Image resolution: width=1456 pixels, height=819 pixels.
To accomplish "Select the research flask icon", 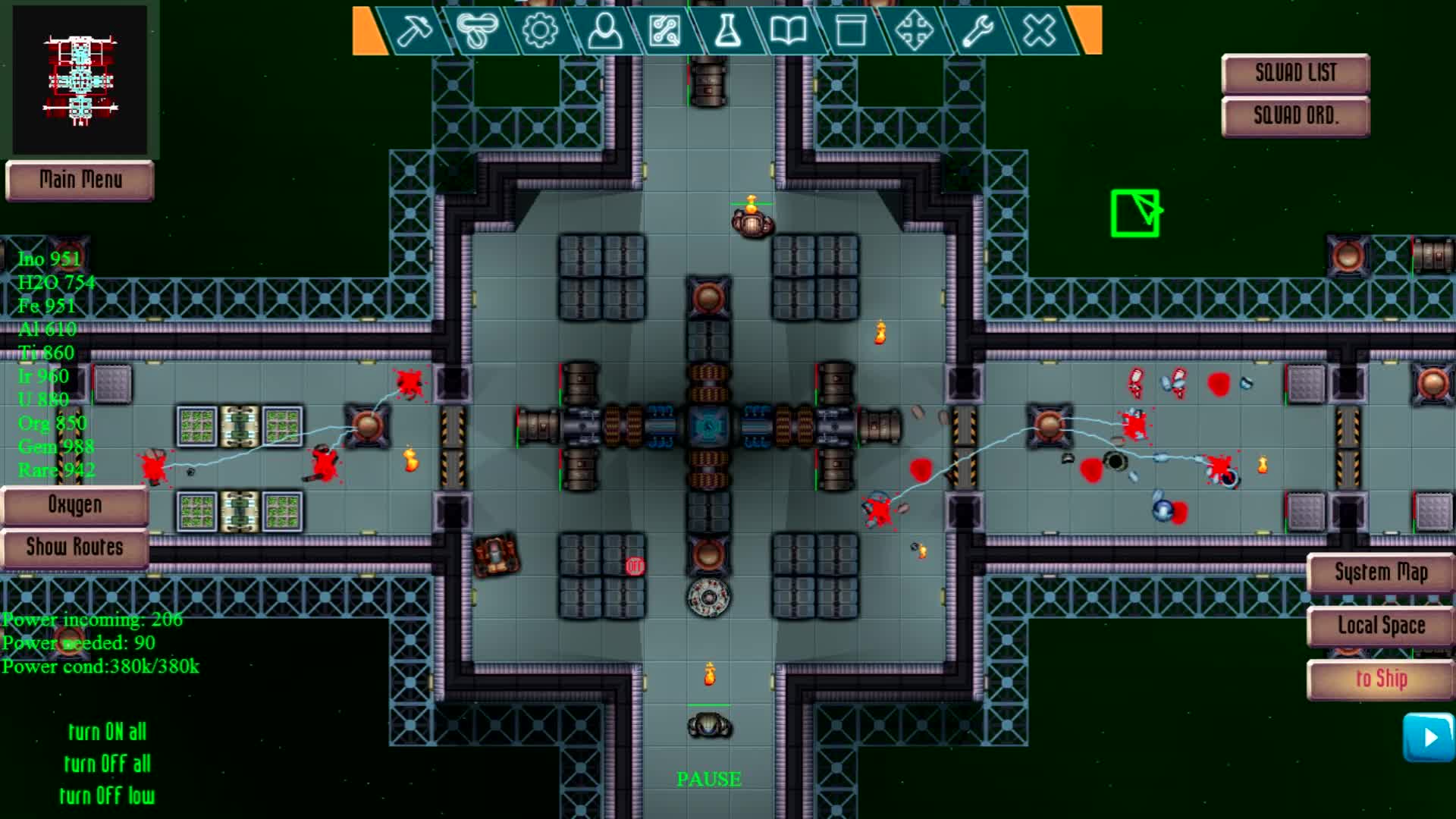I will [726, 32].
